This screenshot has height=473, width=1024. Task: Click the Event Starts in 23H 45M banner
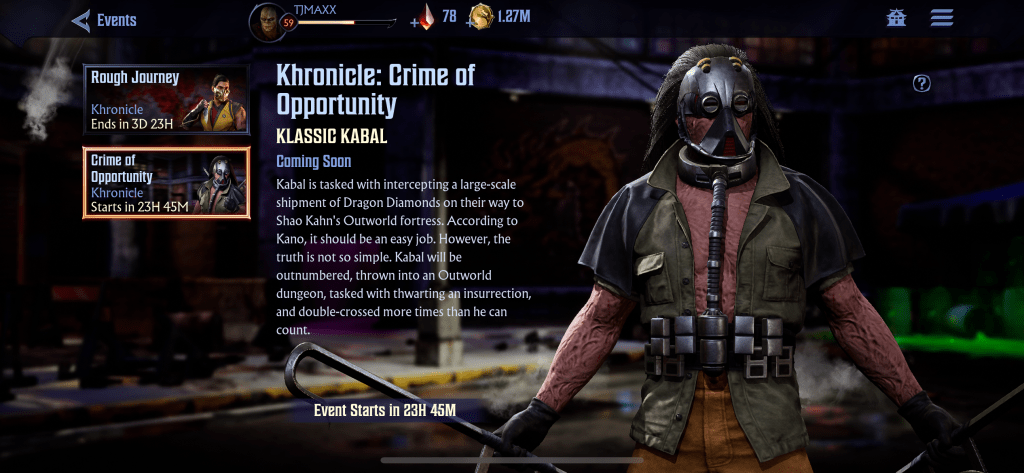pyautogui.click(x=385, y=410)
